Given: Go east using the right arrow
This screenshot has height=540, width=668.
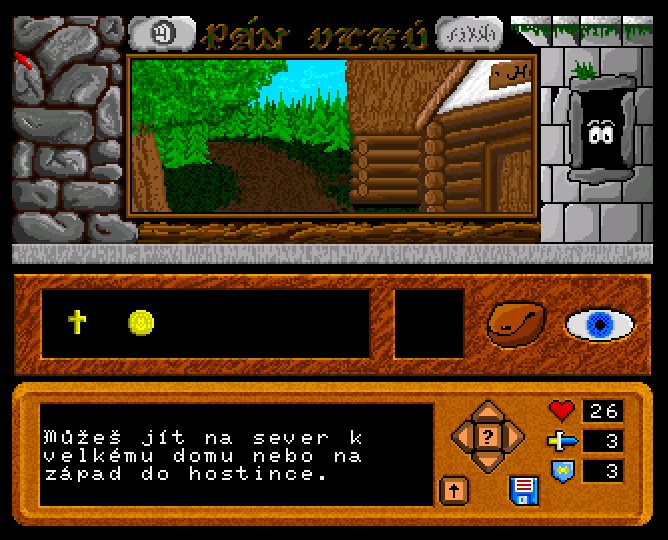Looking at the screenshot, I should click(514, 436).
